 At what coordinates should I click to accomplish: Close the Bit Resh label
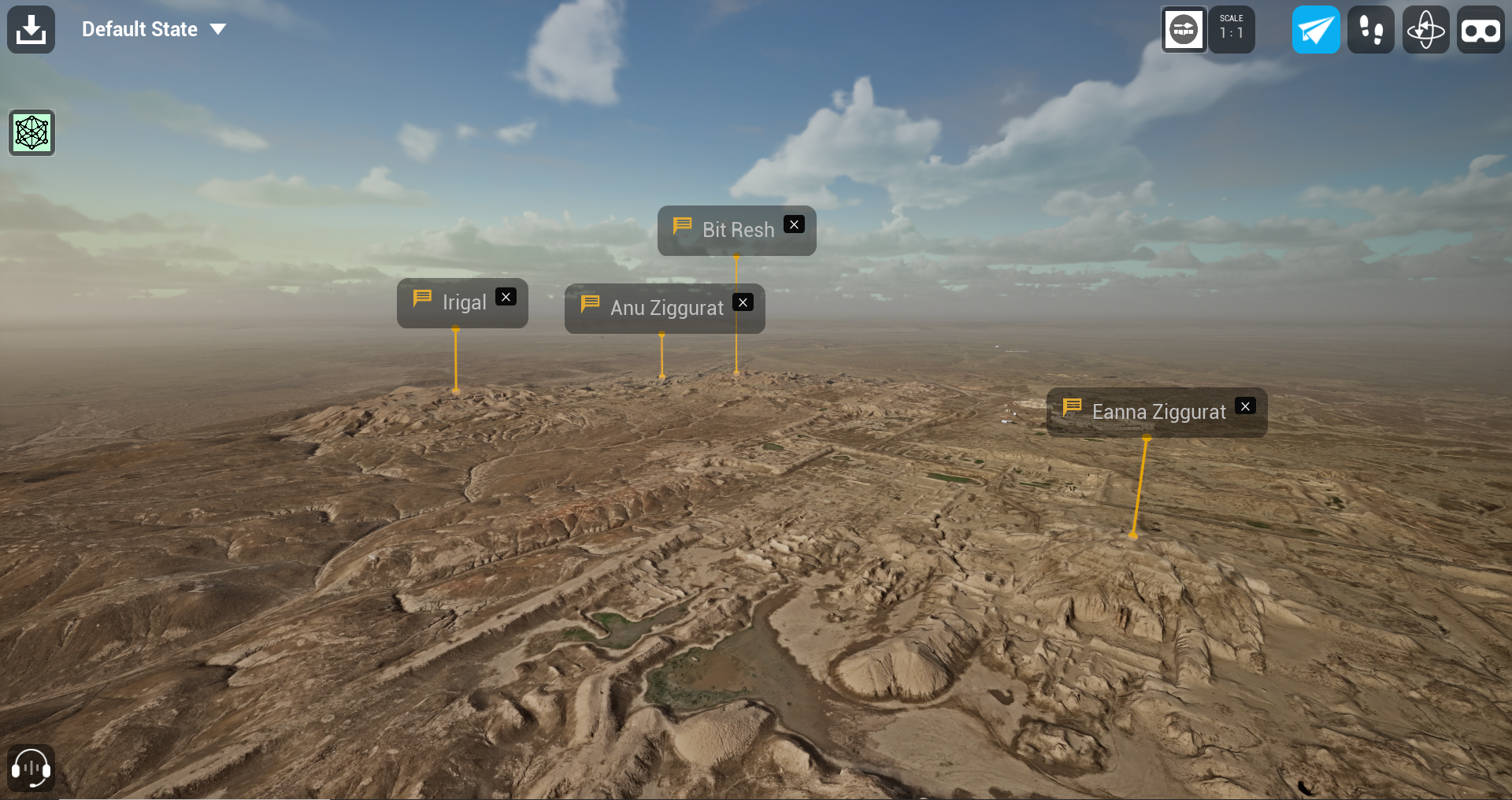pos(795,224)
